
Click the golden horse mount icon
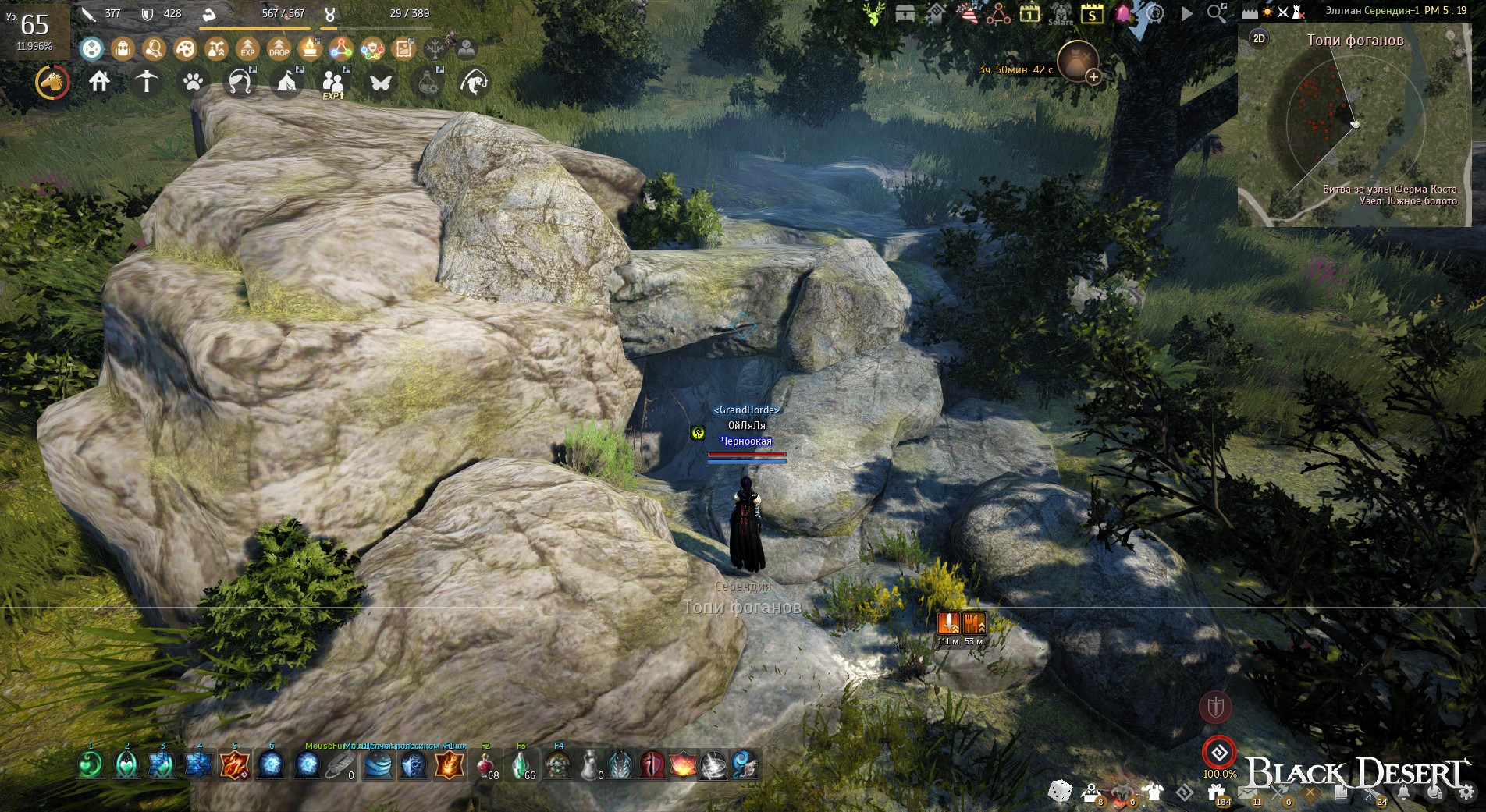pos(52,82)
